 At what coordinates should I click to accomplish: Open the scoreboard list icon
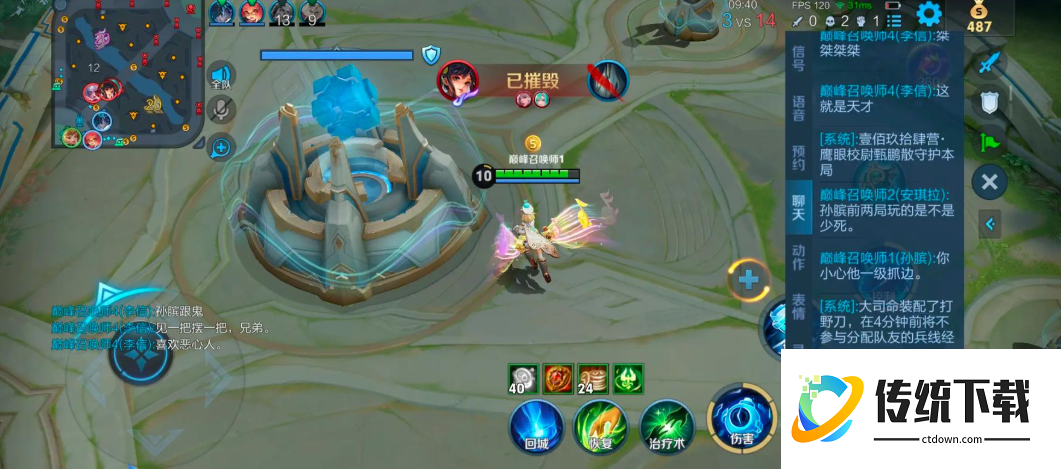[x=895, y=21]
